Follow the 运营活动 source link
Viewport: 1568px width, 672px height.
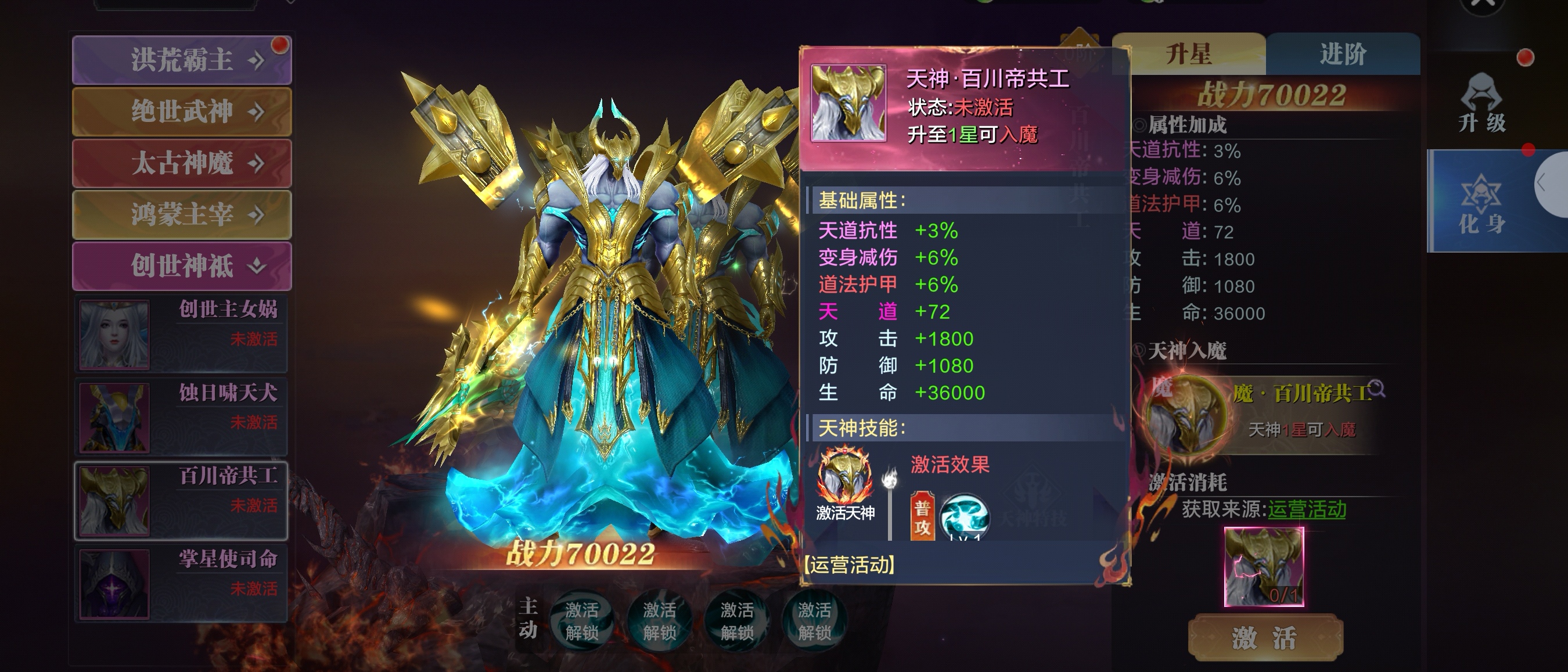tap(1306, 509)
